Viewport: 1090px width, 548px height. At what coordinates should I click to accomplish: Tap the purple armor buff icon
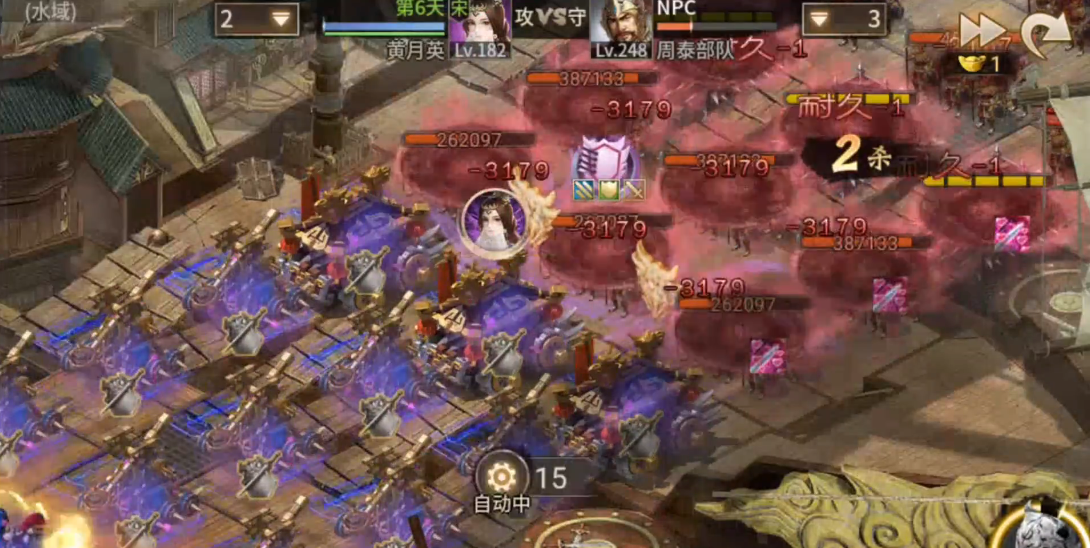click(605, 159)
